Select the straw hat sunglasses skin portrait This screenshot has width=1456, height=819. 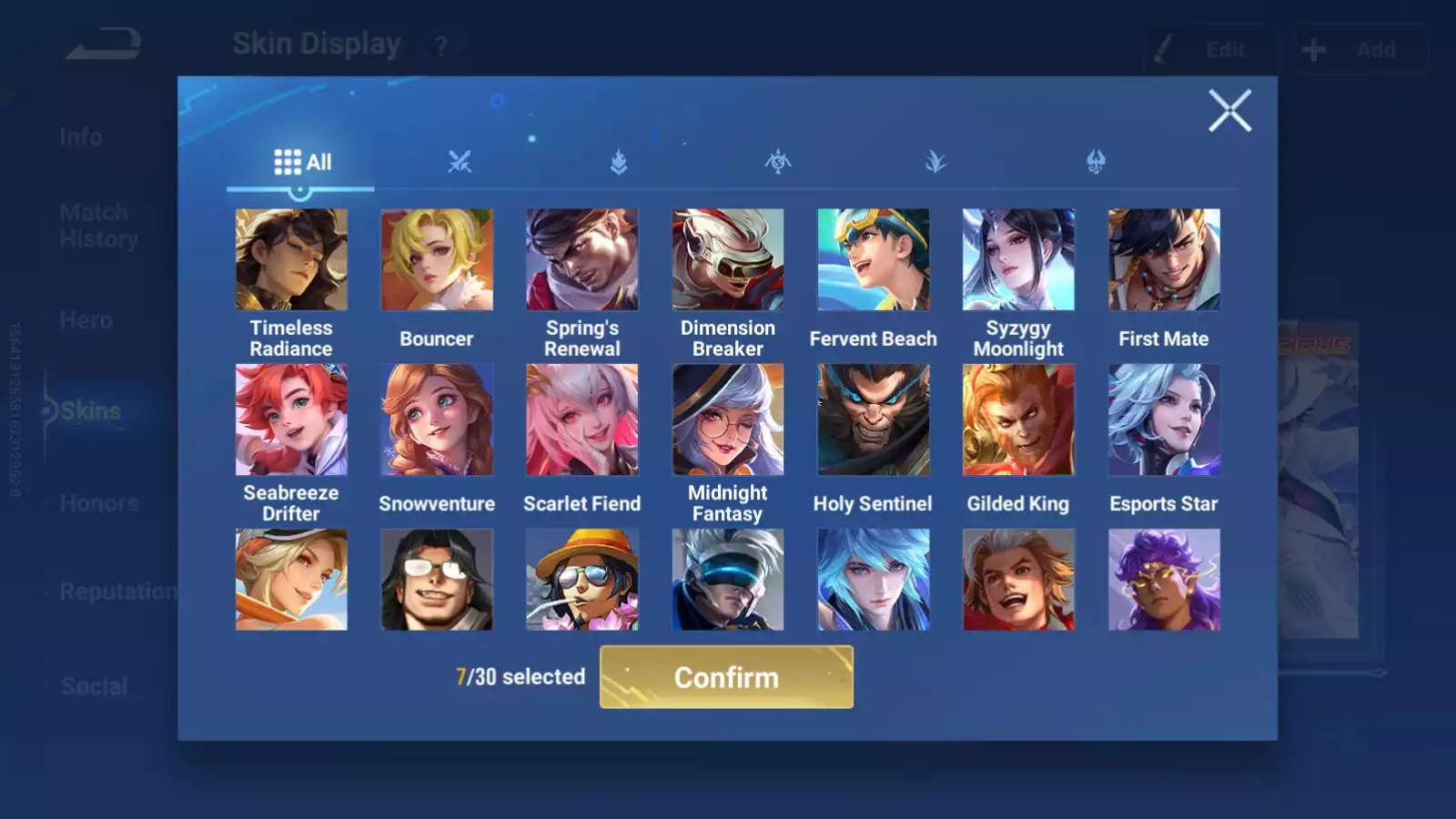582,580
